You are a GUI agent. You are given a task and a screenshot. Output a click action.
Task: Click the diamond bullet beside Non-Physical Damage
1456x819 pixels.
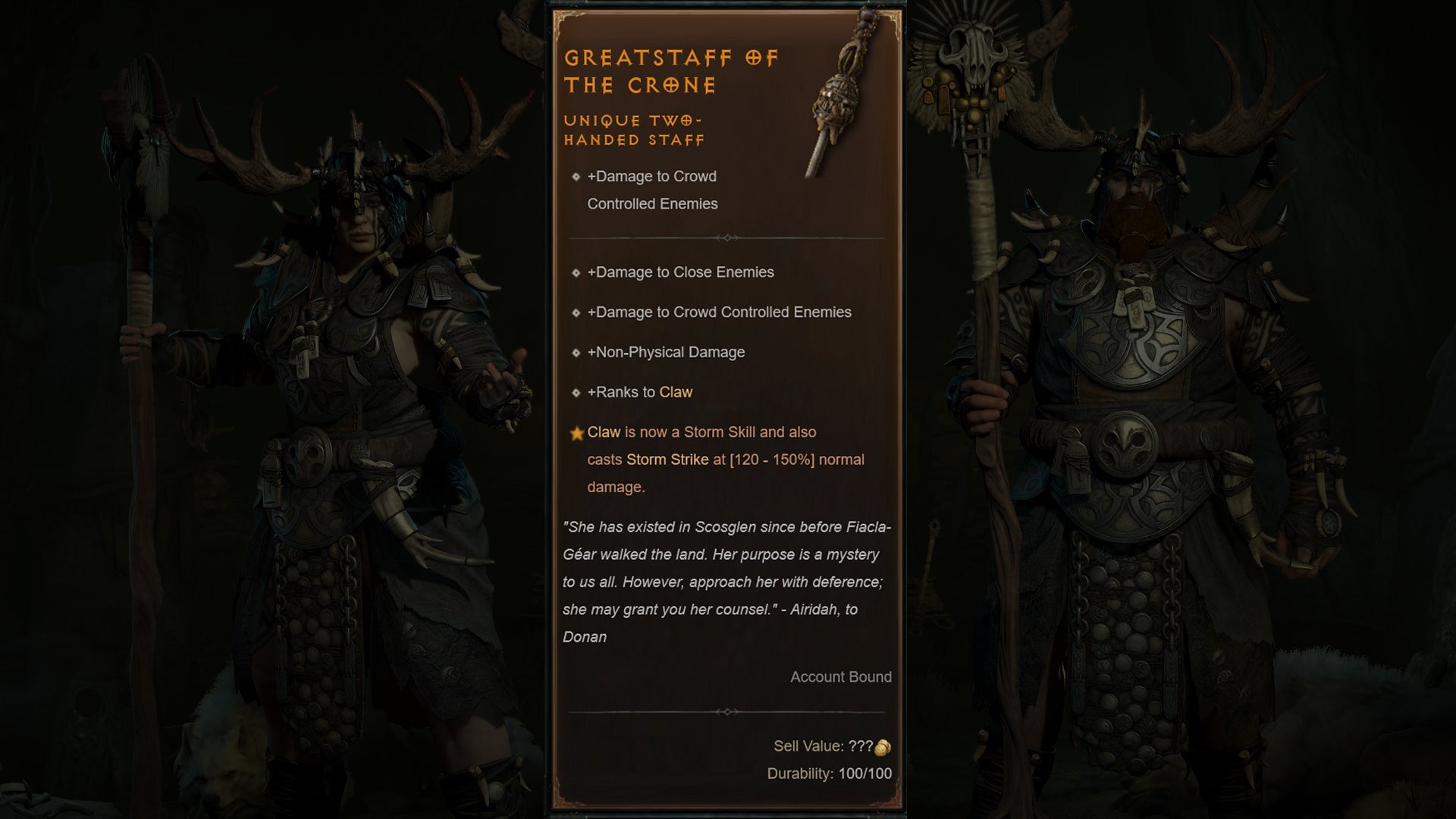pos(577,353)
